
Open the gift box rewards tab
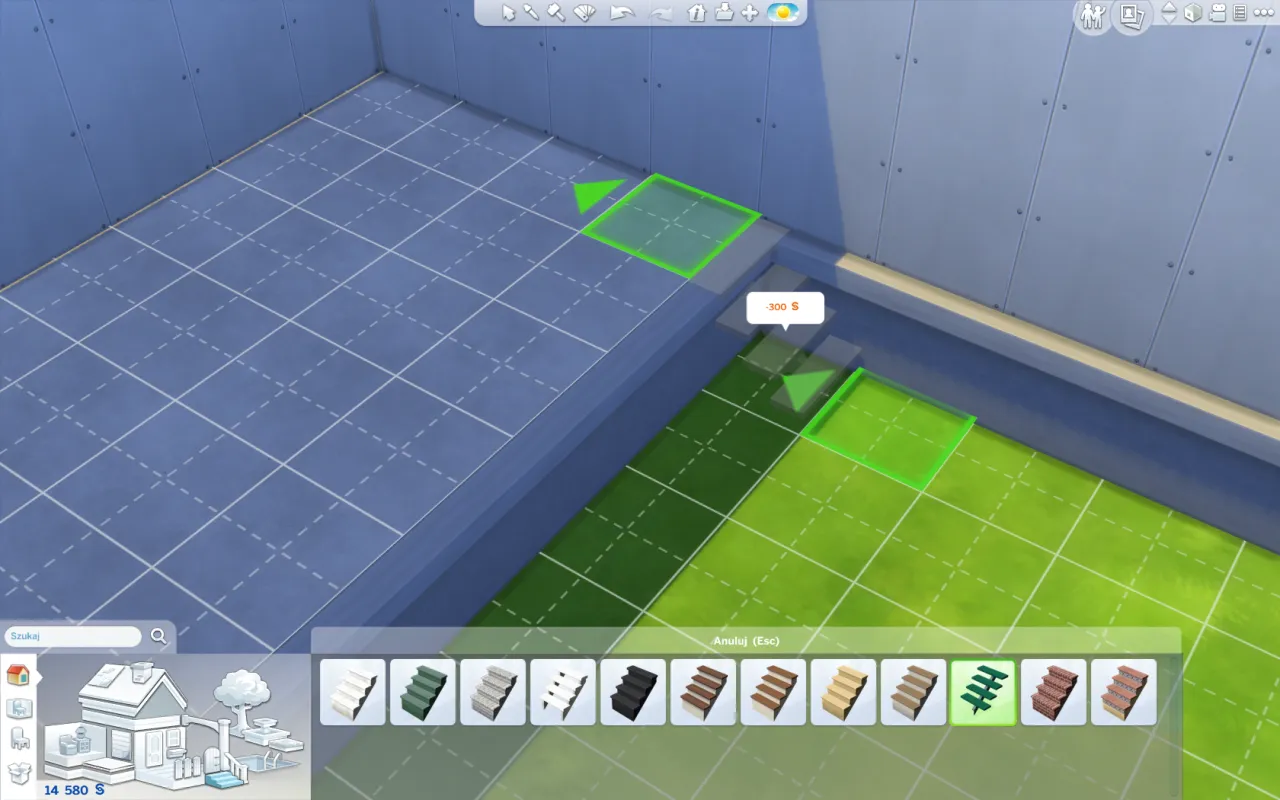point(18,772)
